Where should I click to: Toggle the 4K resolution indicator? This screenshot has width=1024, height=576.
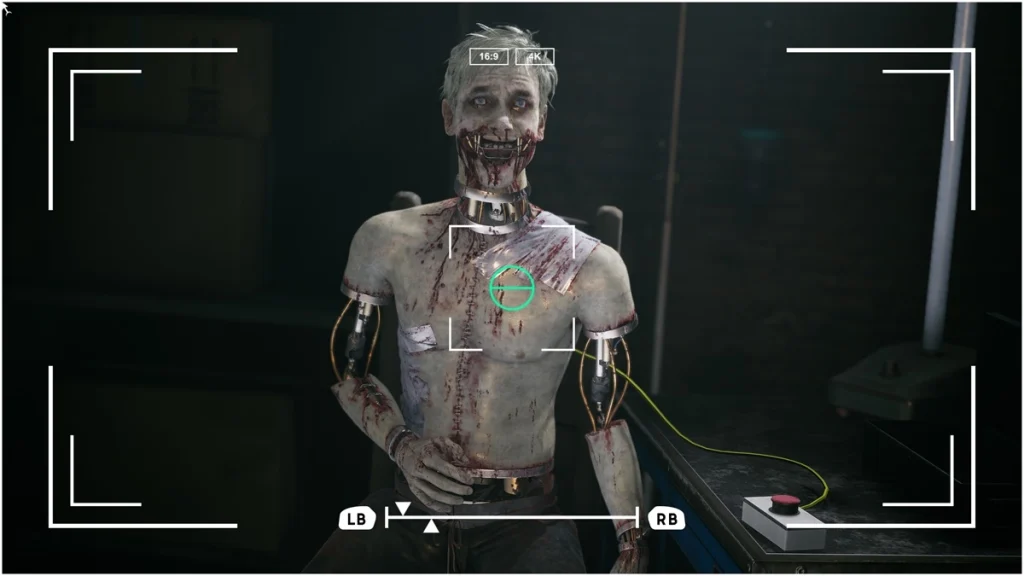[x=535, y=57]
